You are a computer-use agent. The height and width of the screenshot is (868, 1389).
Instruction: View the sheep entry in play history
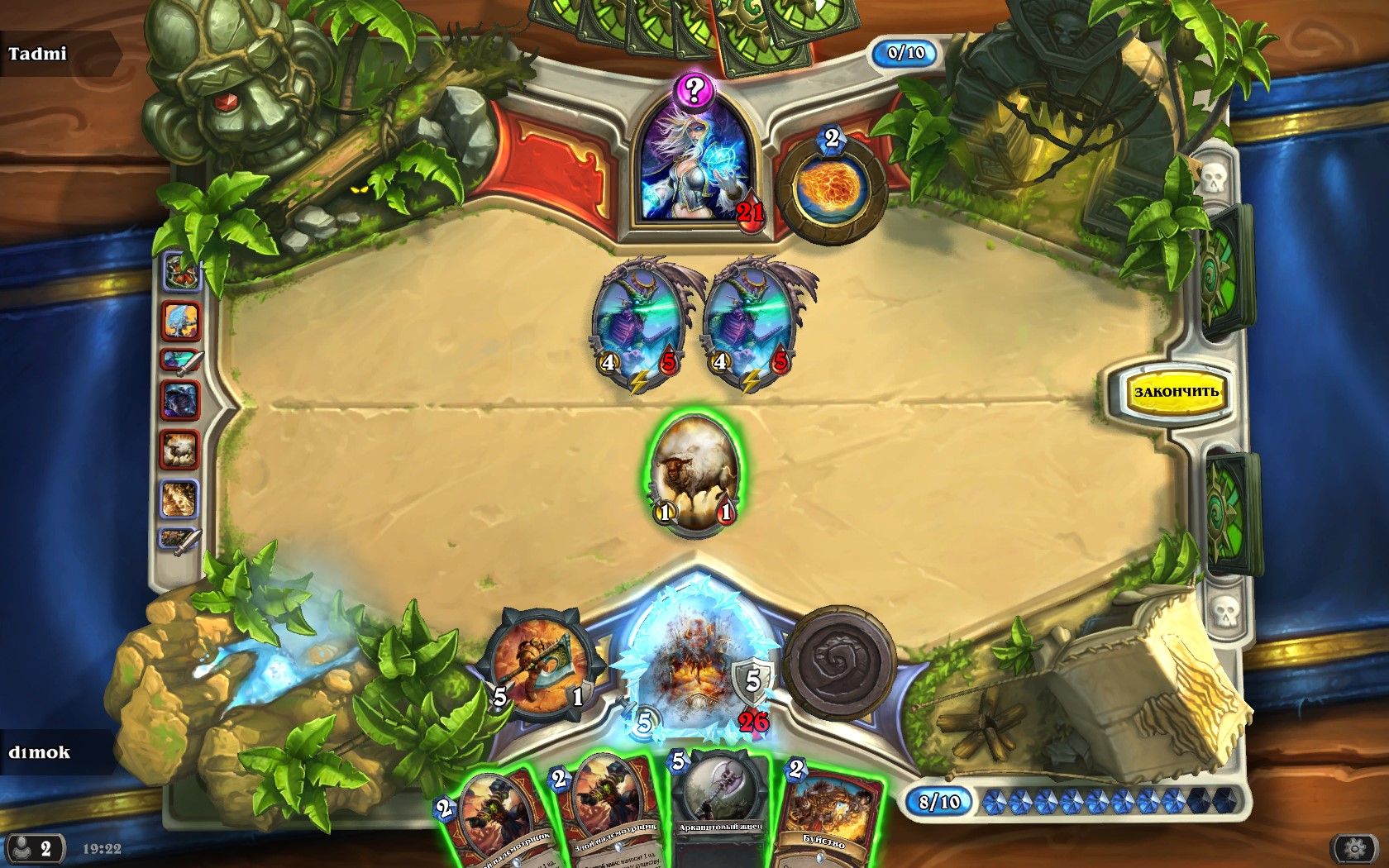click(179, 451)
